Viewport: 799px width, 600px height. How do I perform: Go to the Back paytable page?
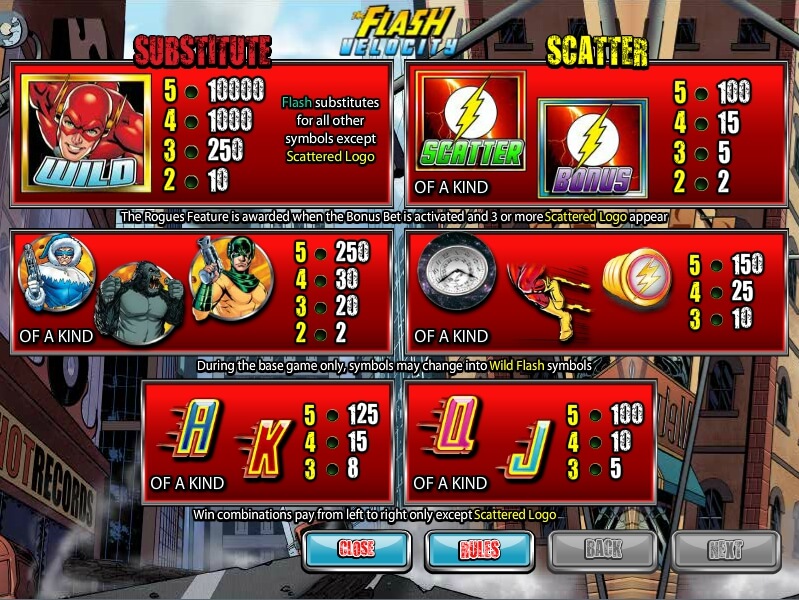603,549
